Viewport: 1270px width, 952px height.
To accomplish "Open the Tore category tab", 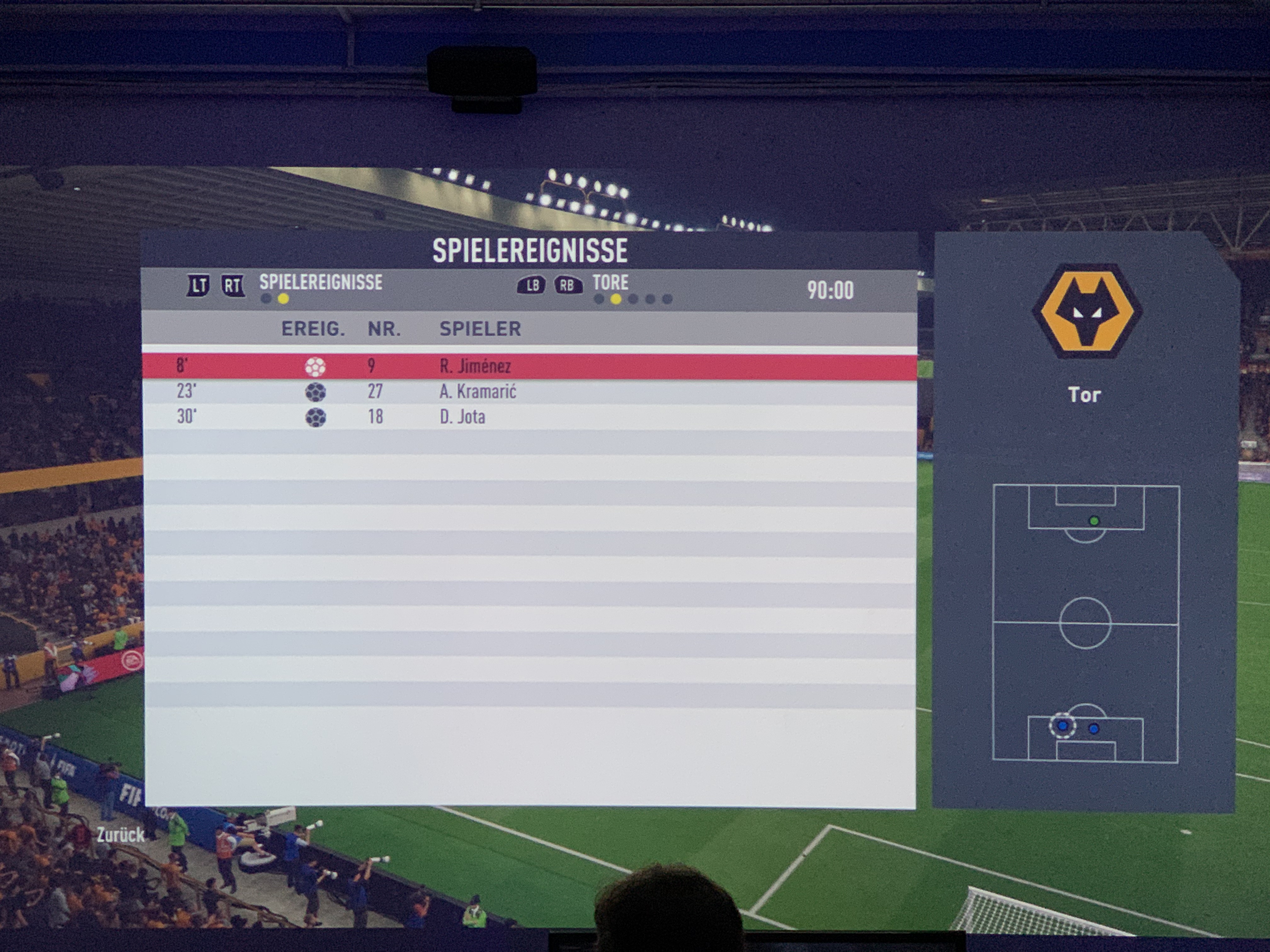I will click(x=610, y=282).
